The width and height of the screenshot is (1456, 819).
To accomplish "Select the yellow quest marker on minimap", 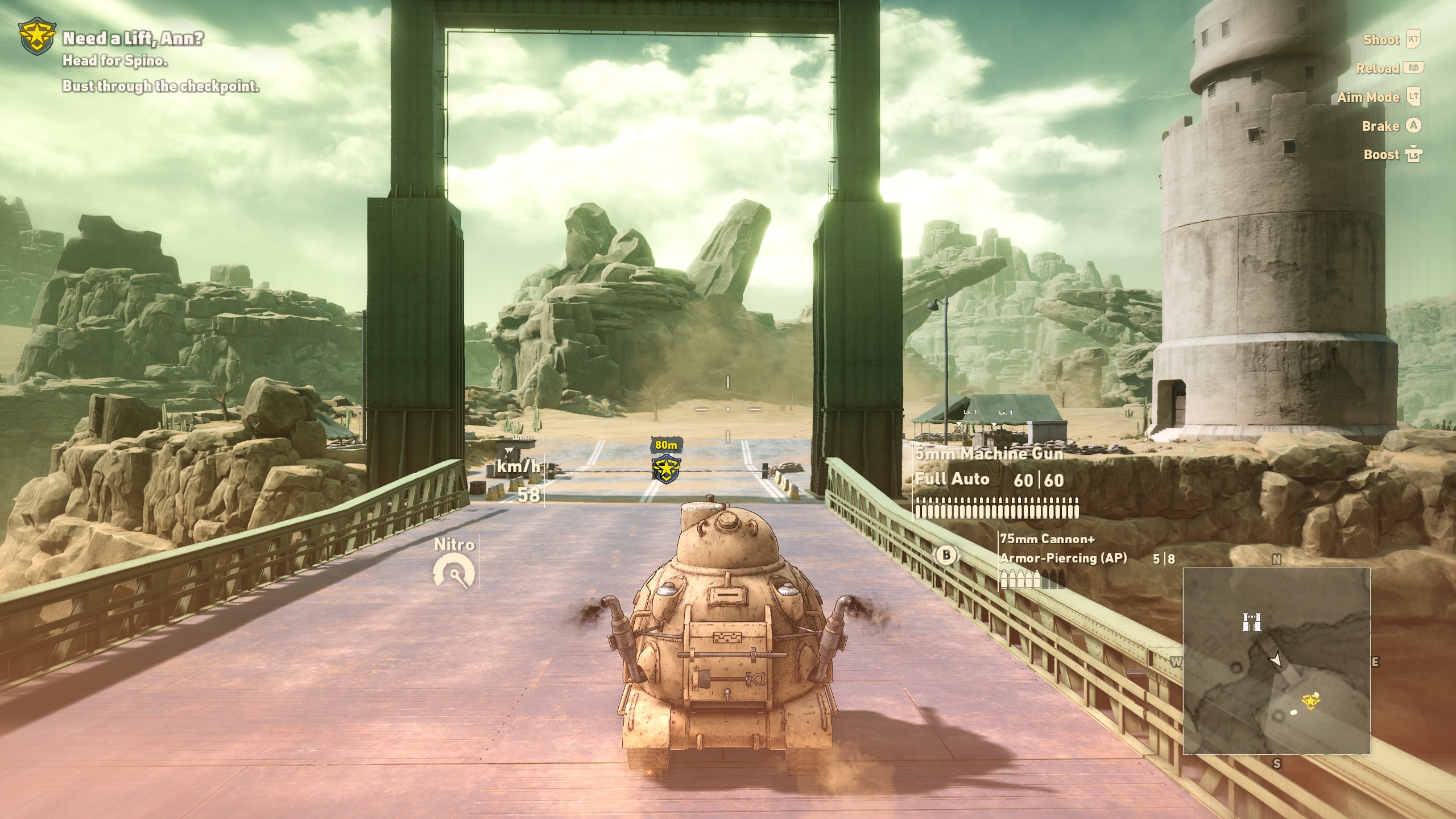I will click(1310, 701).
